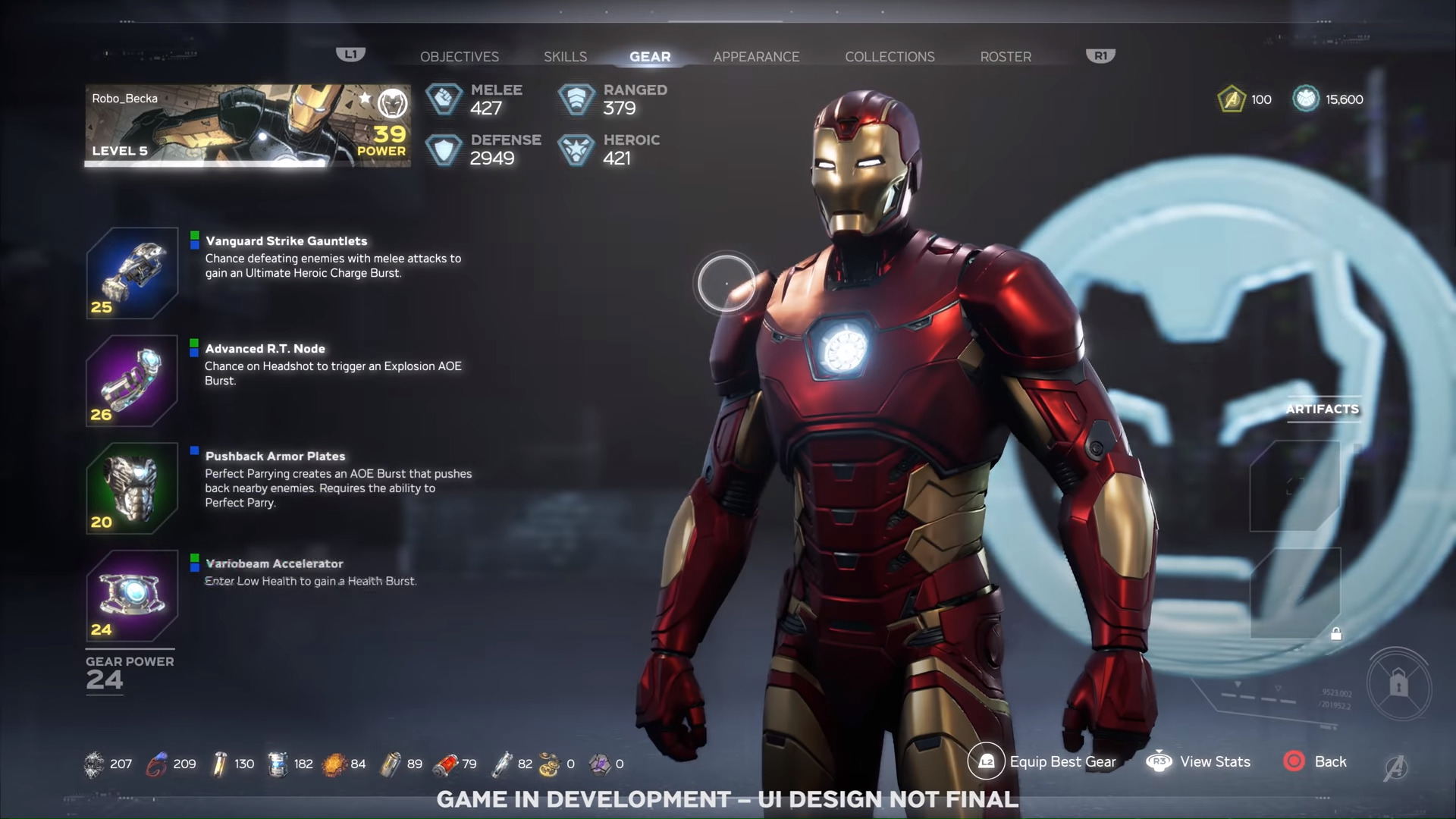Image resolution: width=1456 pixels, height=819 pixels.
Task: Choose the Advanced R.T. Node gear slot
Action: click(132, 381)
